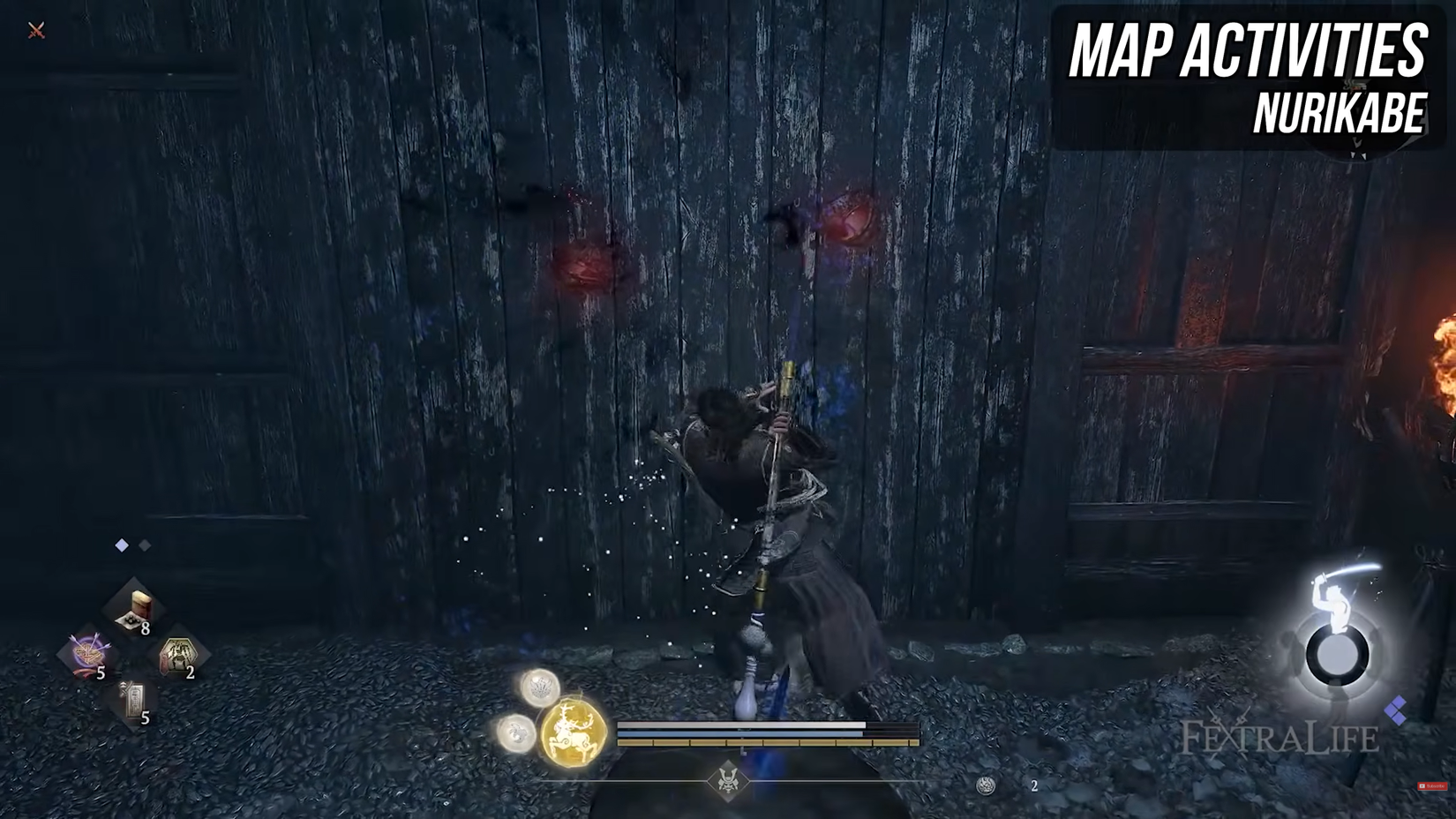The width and height of the screenshot is (1456, 819).
Task: Use the spirit talisman quick item showing 5
Action: click(x=132, y=700)
